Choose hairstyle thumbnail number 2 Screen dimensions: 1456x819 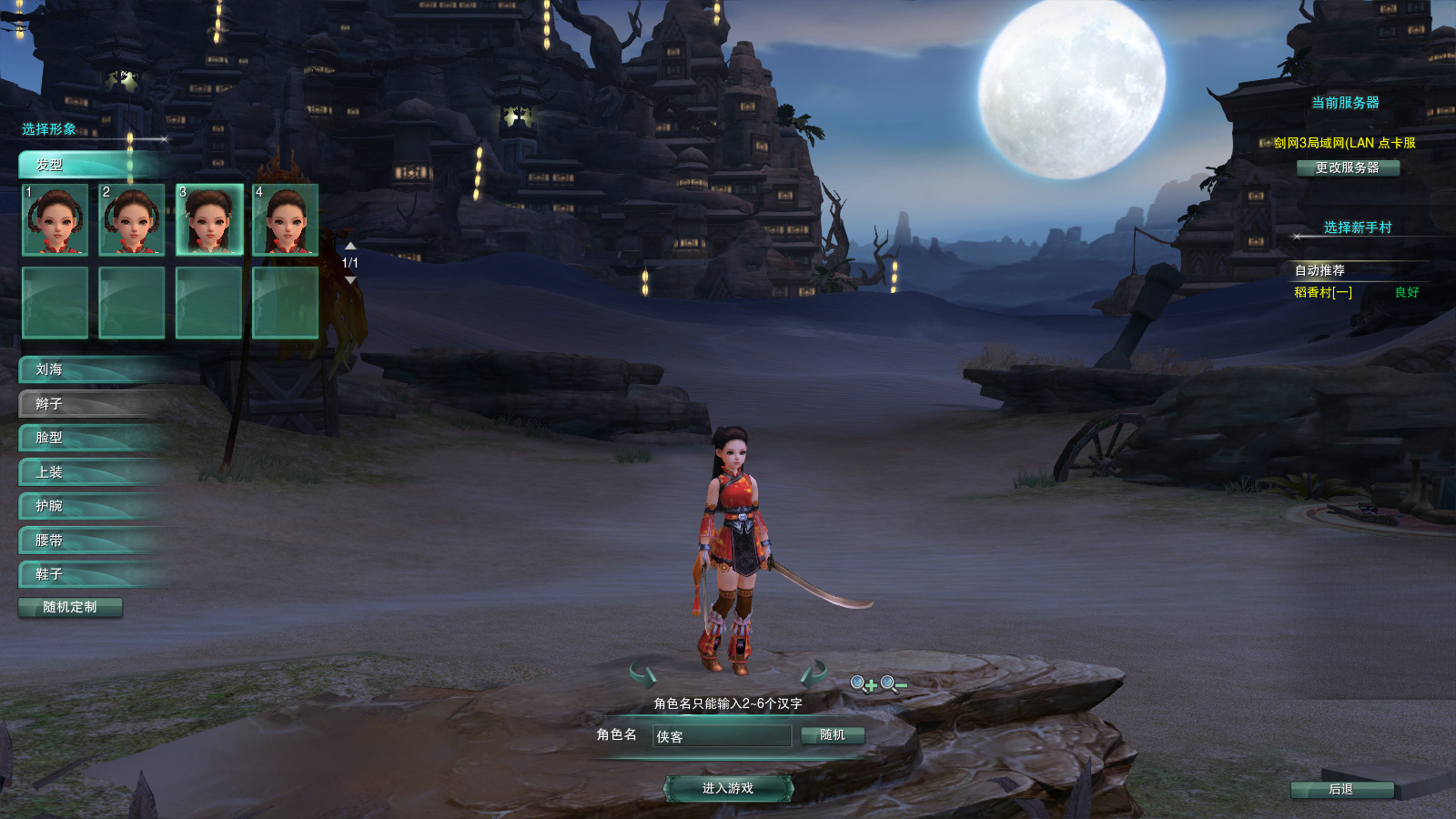[132, 219]
